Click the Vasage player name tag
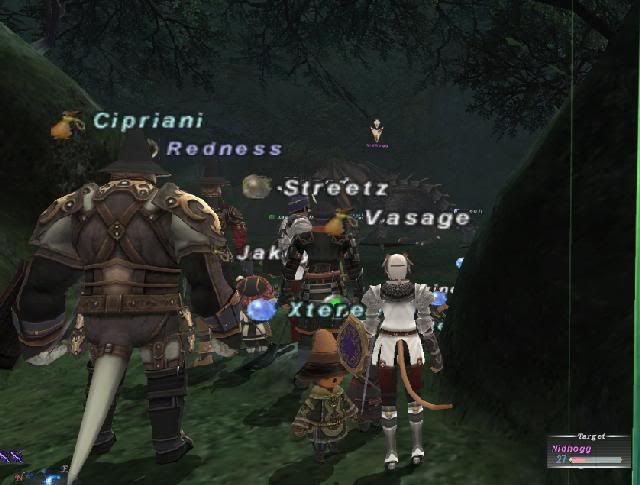The height and width of the screenshot is (485, 640). [417, 218]
